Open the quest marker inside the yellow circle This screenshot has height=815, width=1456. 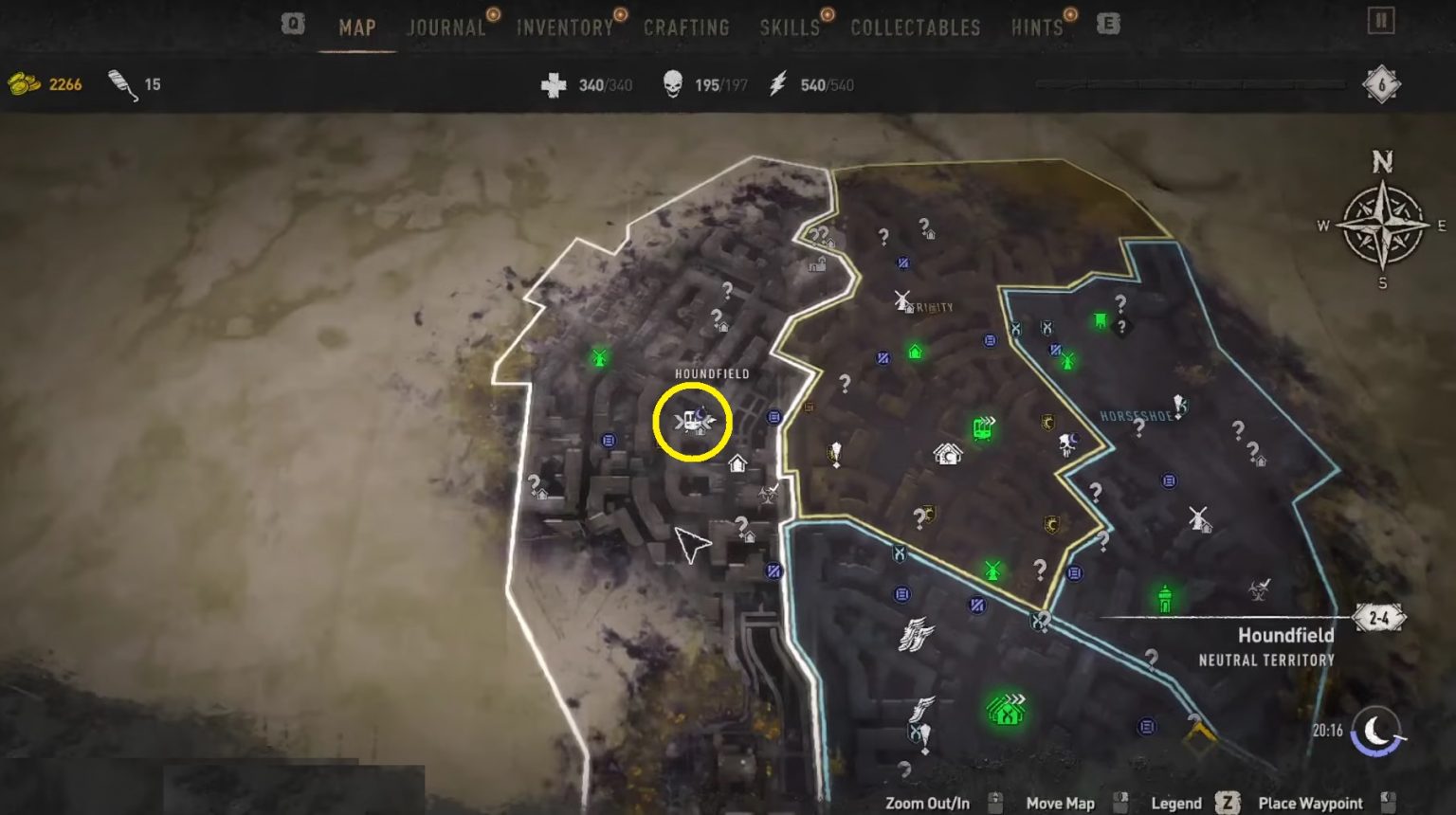[693, 423]
